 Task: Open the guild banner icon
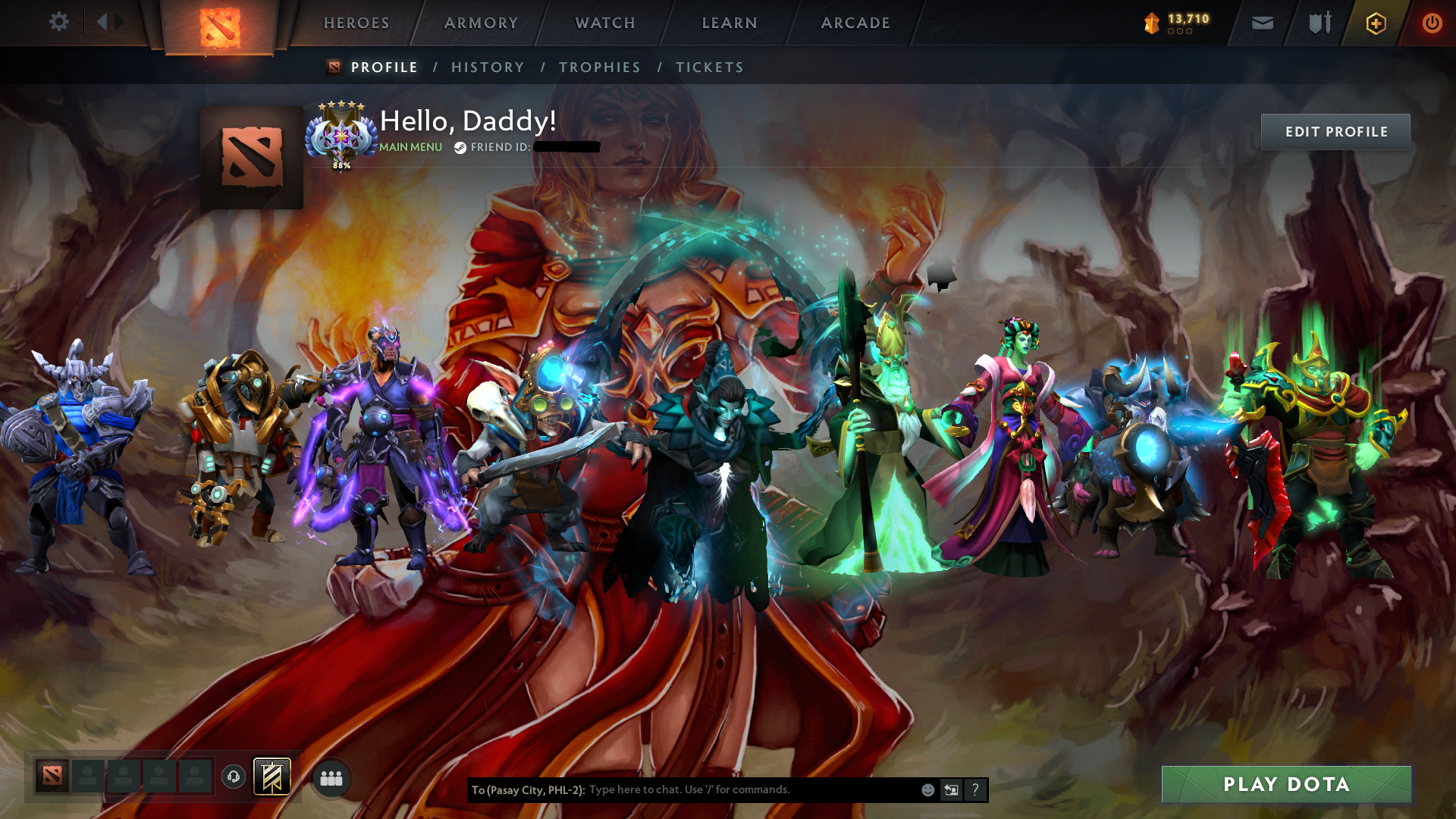(x=273, y=777)
